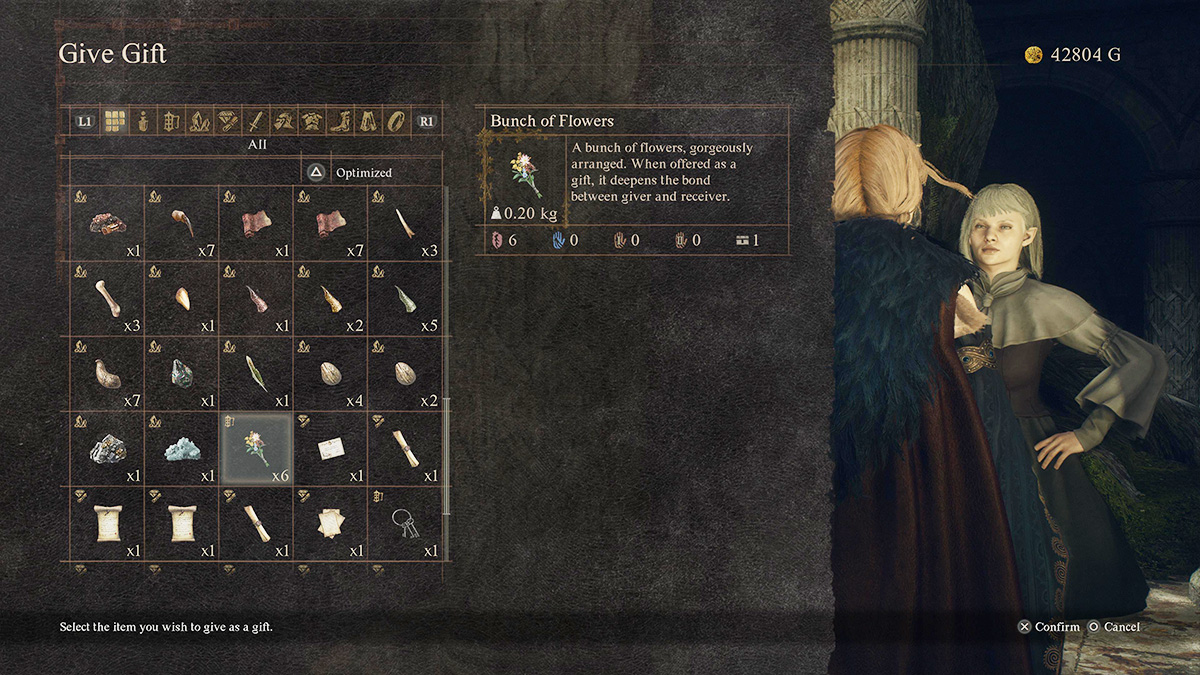The image size is (1200, 675).
Task: Confirm the selected gift
Action: pos(1049,627)
